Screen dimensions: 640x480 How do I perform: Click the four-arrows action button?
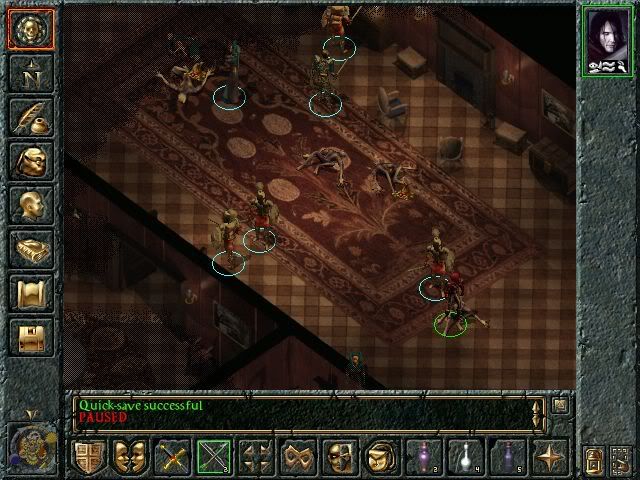pyautogui.click(x=256, y=457)
